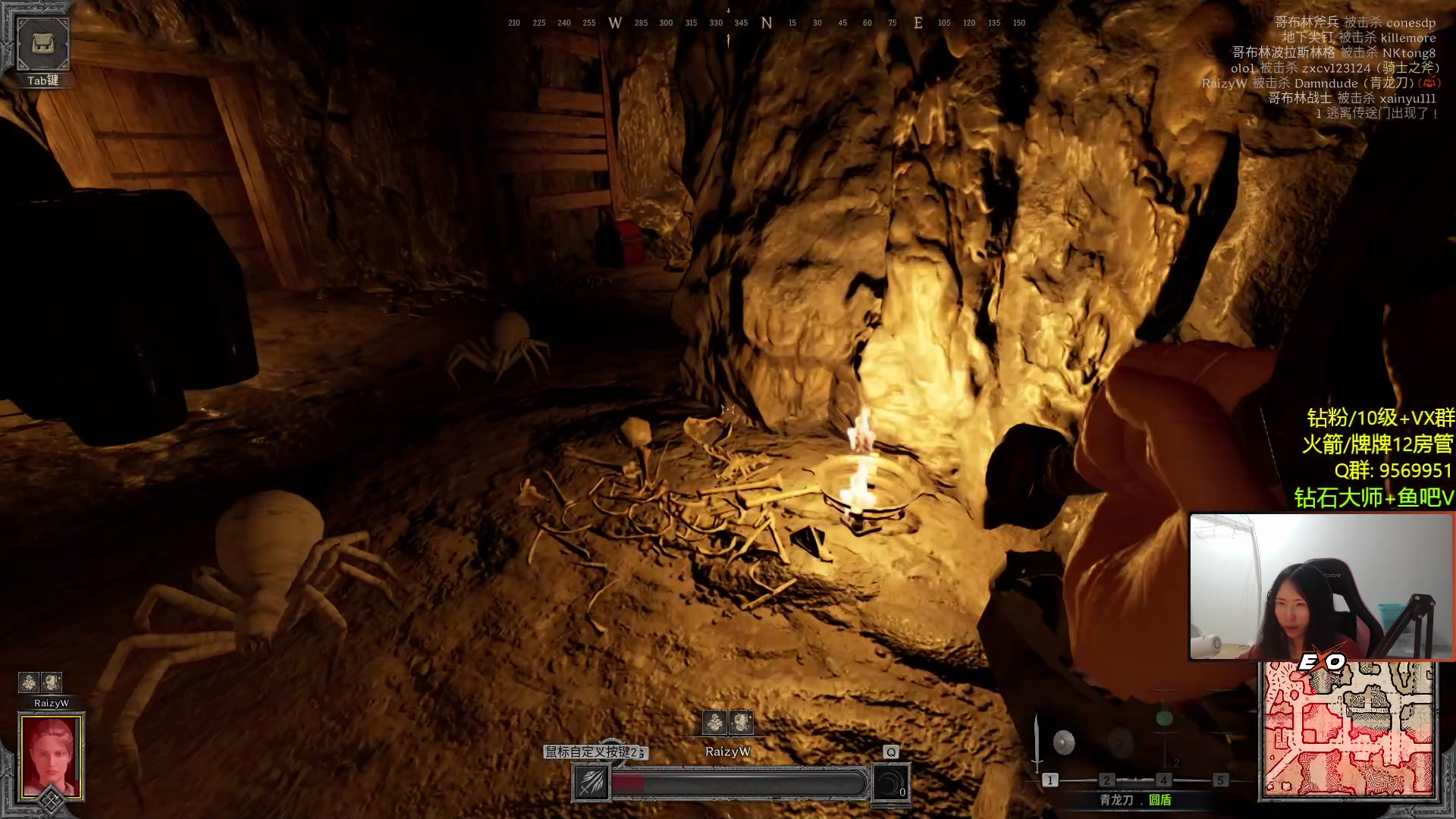Screen dimensions: 1456x819
Task: Click the compass bar's N marker
Action: coord(767,24)
